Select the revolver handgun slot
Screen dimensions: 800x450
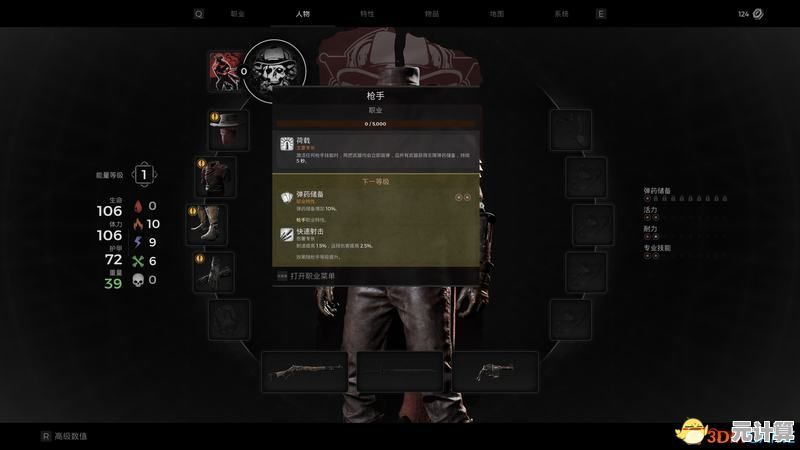495,371
